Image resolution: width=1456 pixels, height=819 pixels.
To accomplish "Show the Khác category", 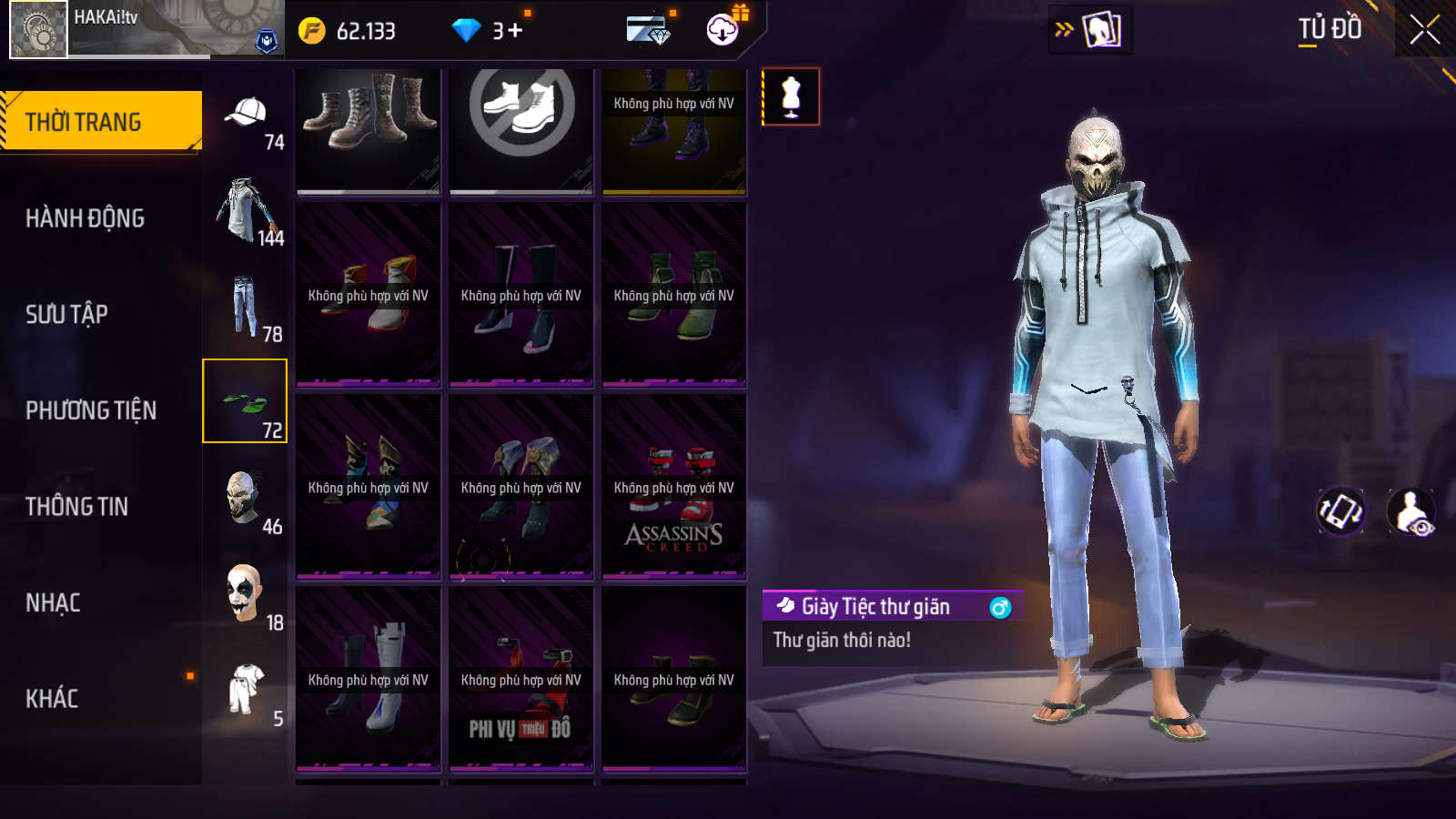I will click(52, 699).
